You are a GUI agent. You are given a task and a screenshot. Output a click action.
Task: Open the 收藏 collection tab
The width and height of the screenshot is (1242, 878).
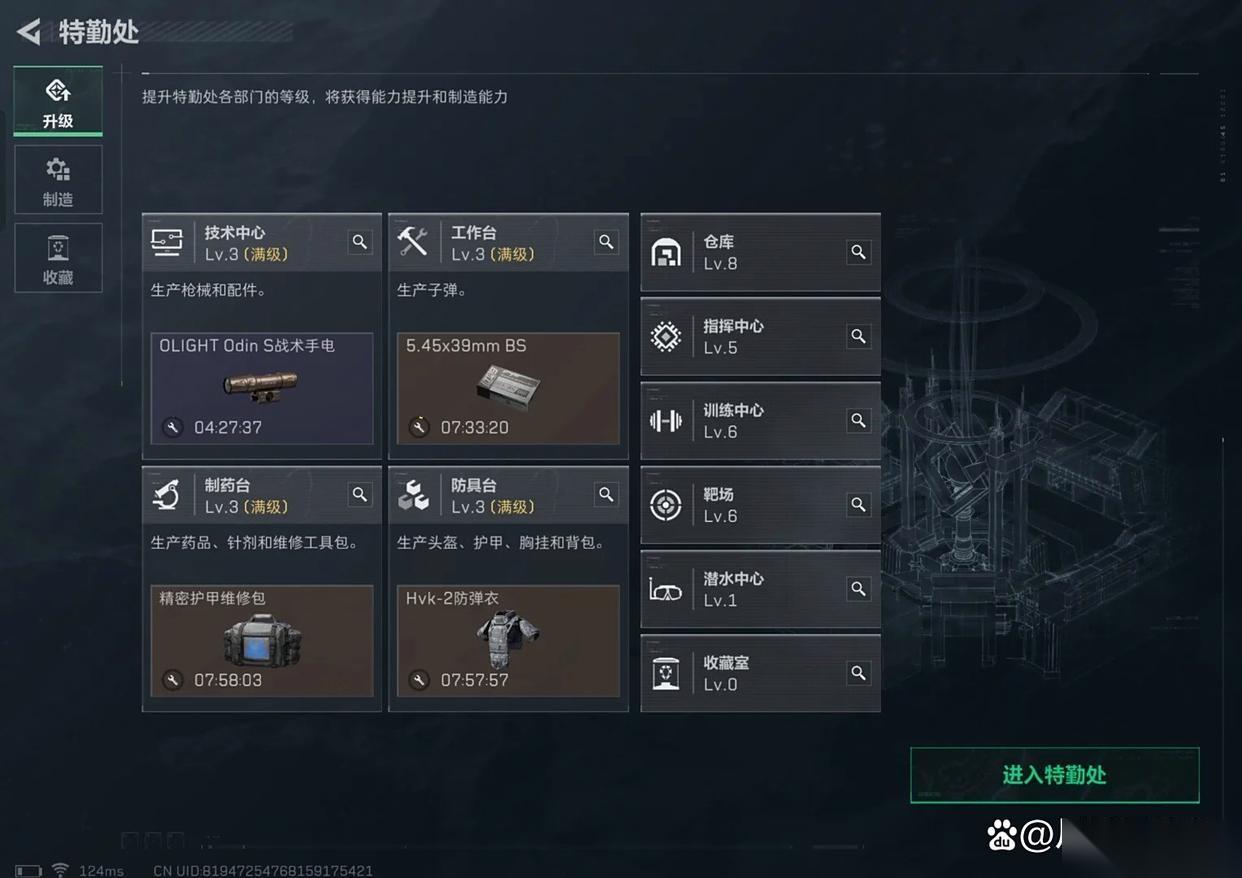(x=58, y=258)
